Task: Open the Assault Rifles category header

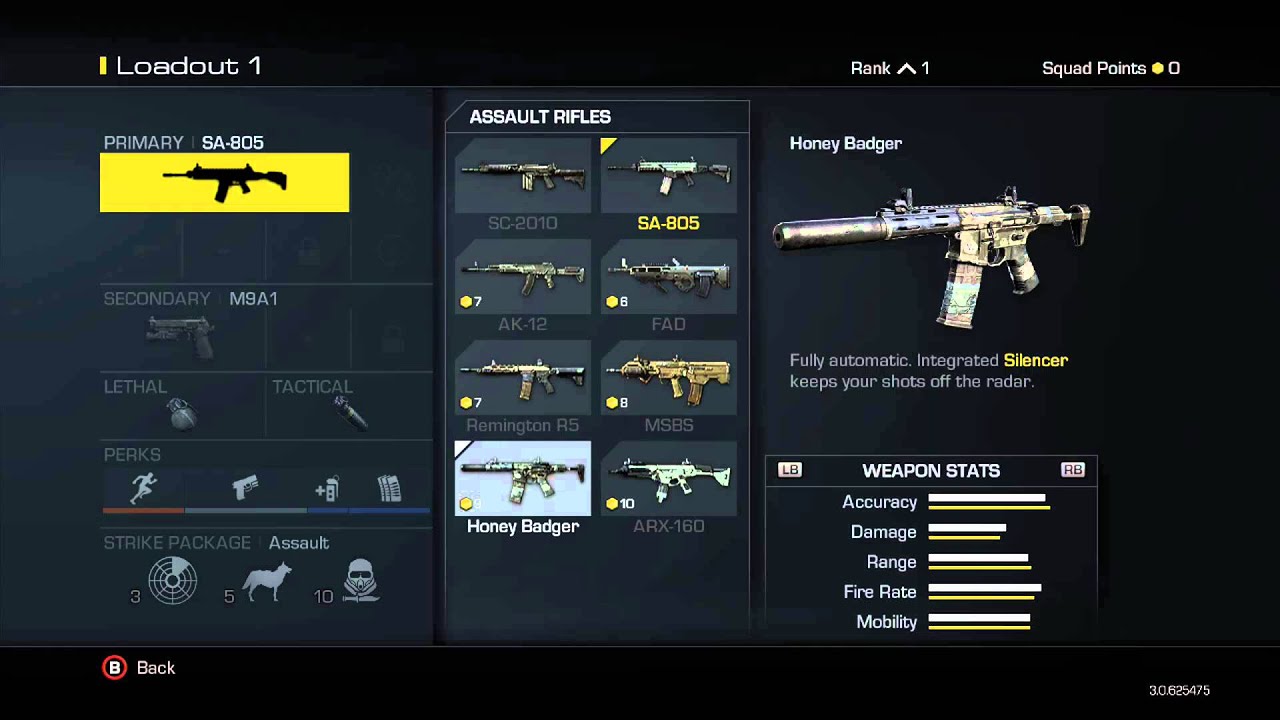Action: (540, 117)
